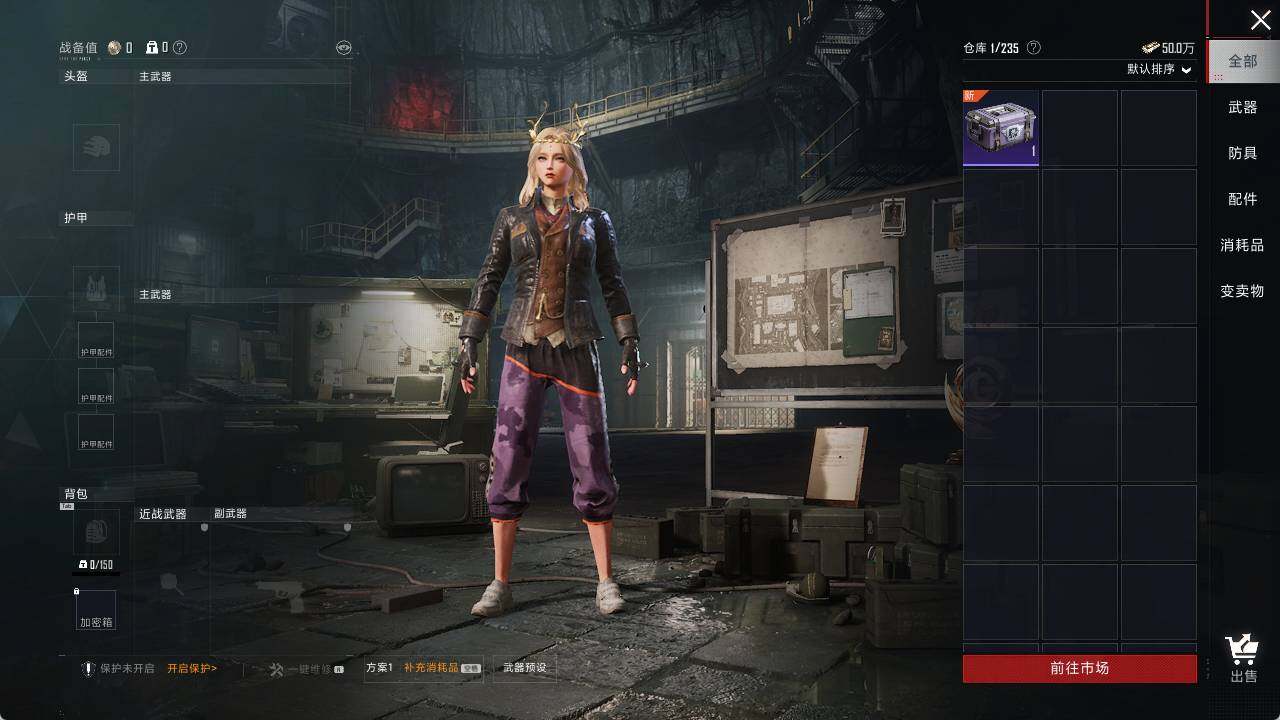The height and width of the screenshot is (720, 1280).
Task: Click the 战备值 help question mark icon
Action: pyautogui.click(x=180, y=47)
